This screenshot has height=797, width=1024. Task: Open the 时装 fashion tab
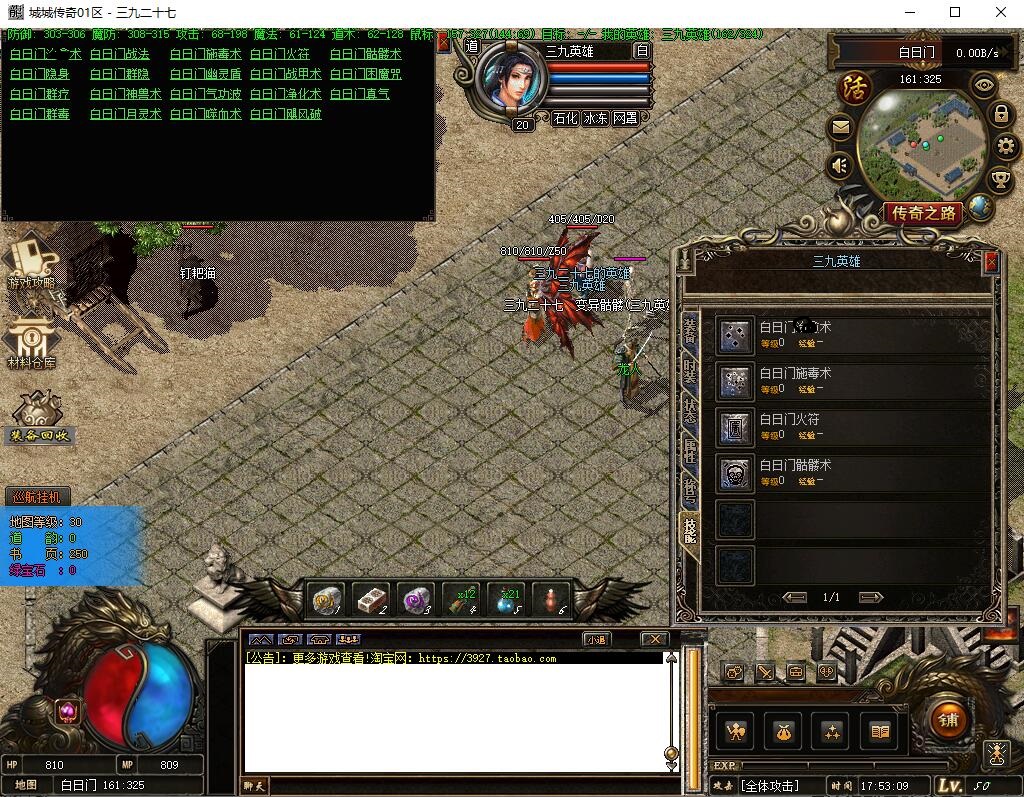pyautogui.click(x=689, y=371)
